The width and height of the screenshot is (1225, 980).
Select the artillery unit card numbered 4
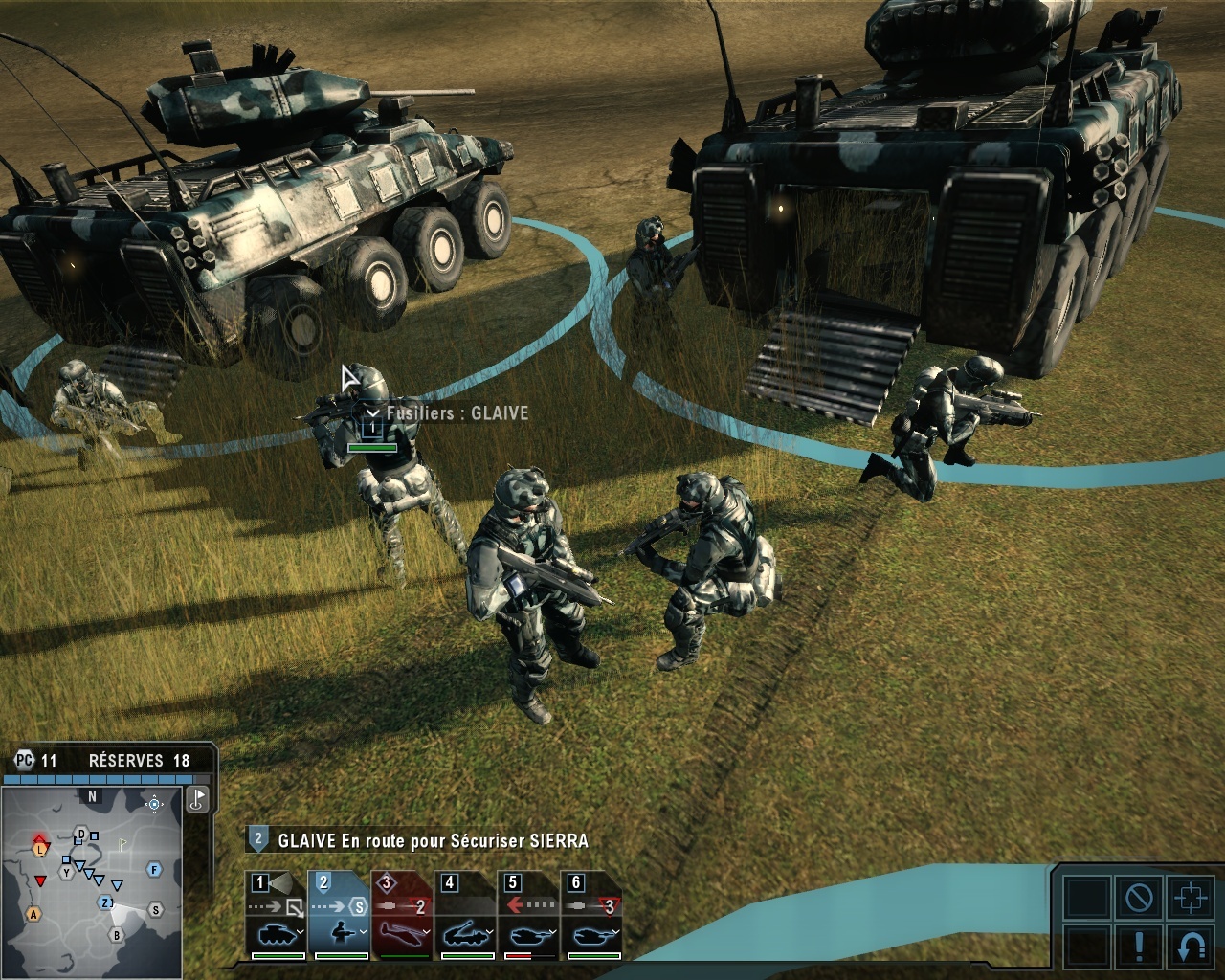pos(466,915)
